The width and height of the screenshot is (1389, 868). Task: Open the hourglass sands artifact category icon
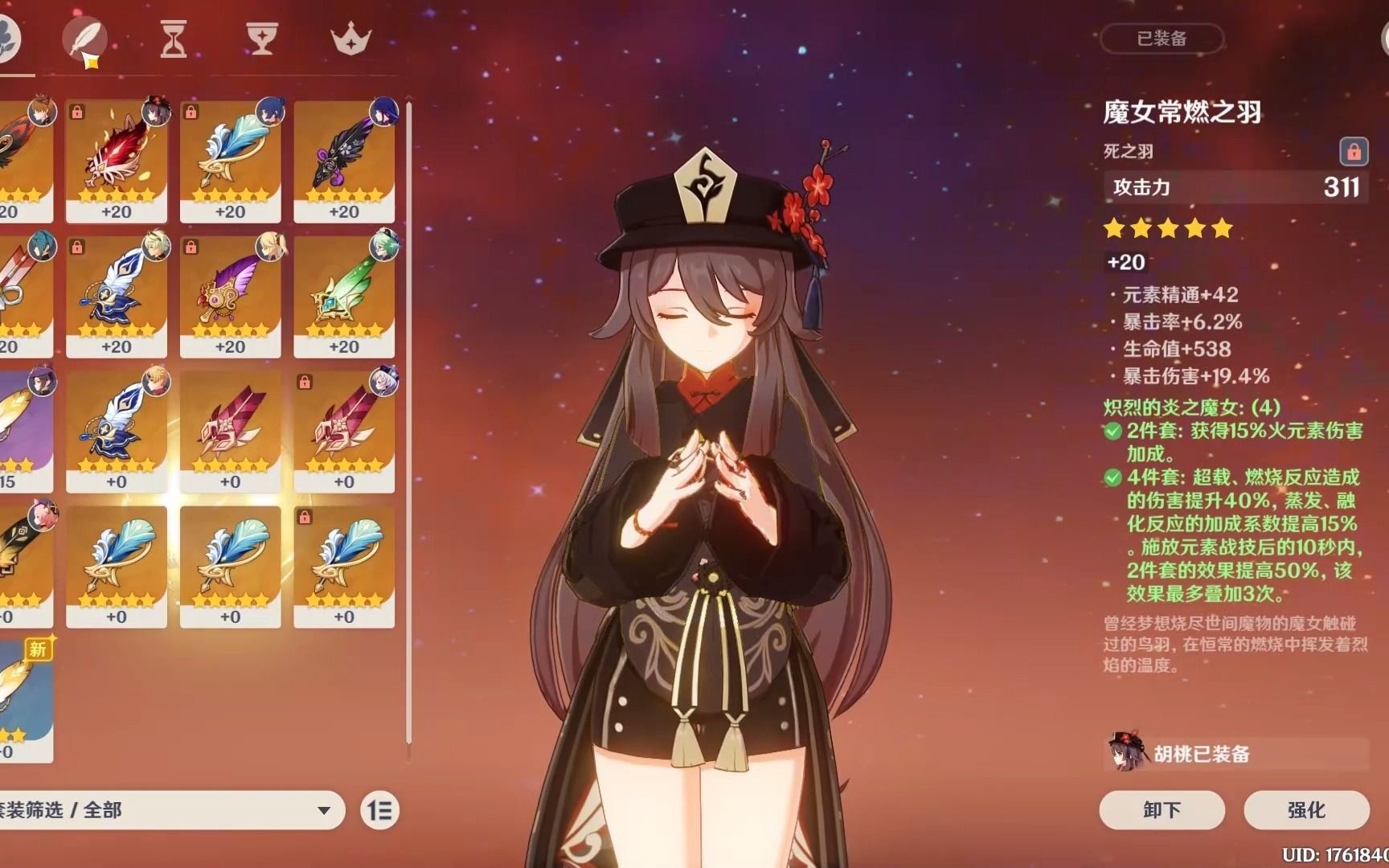[x=175, y=38]
